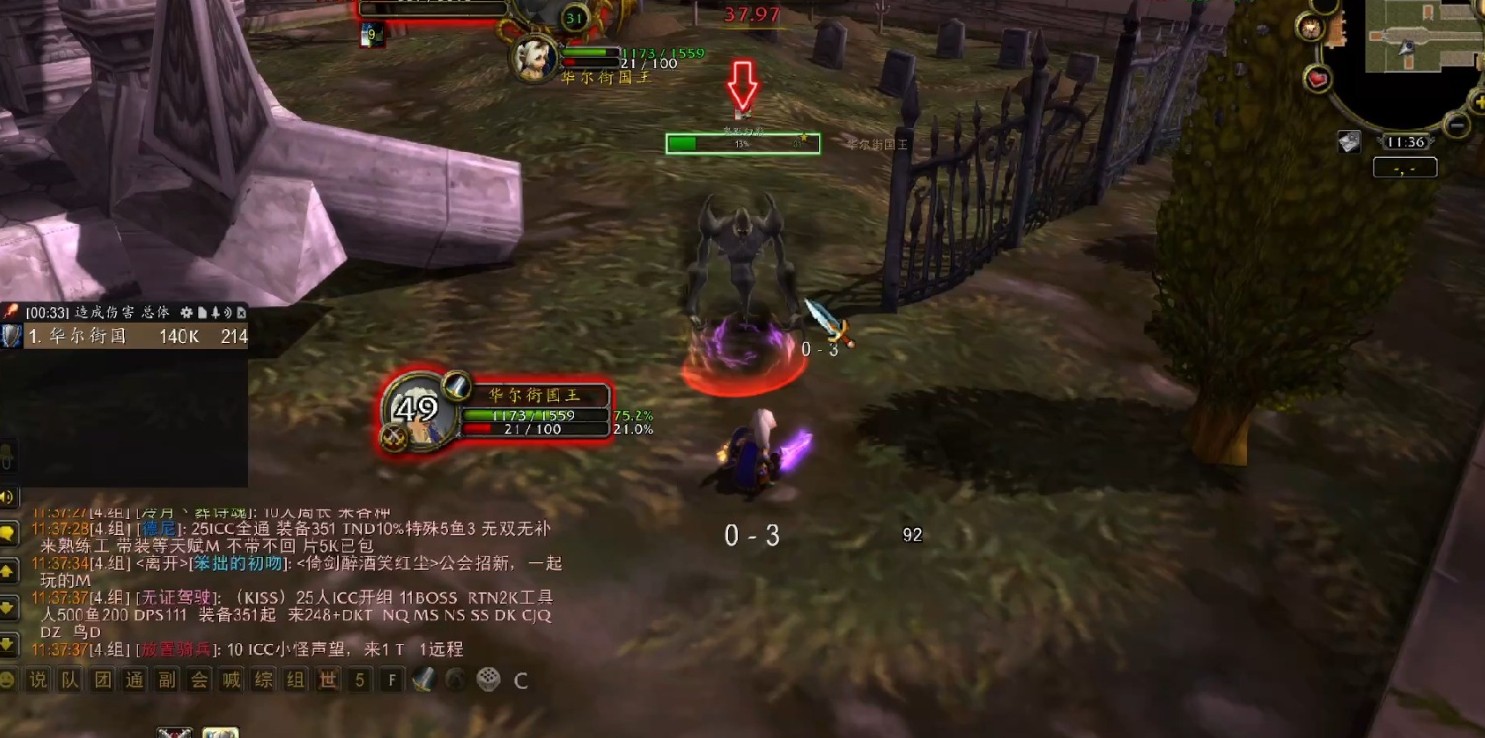Toggle the pin icon on the Skada title bar
Viewport: 1485px width, 738px height.
point(214,313)
